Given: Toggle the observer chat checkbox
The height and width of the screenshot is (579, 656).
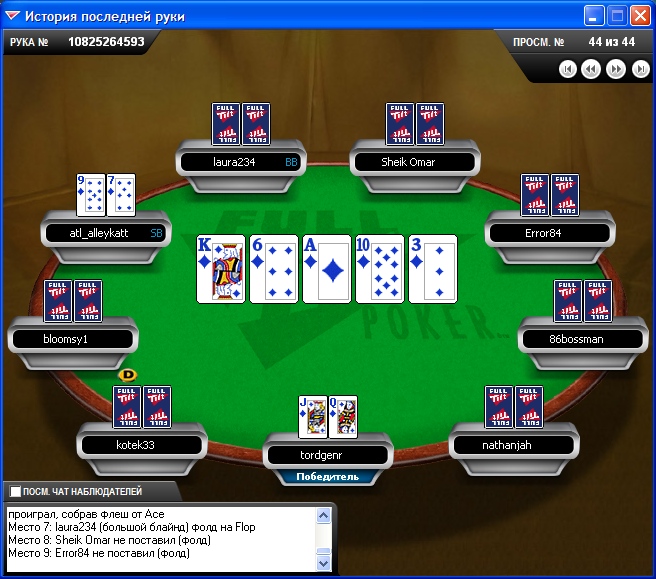Looking at the screenshot, I should [x=15, y=492].
